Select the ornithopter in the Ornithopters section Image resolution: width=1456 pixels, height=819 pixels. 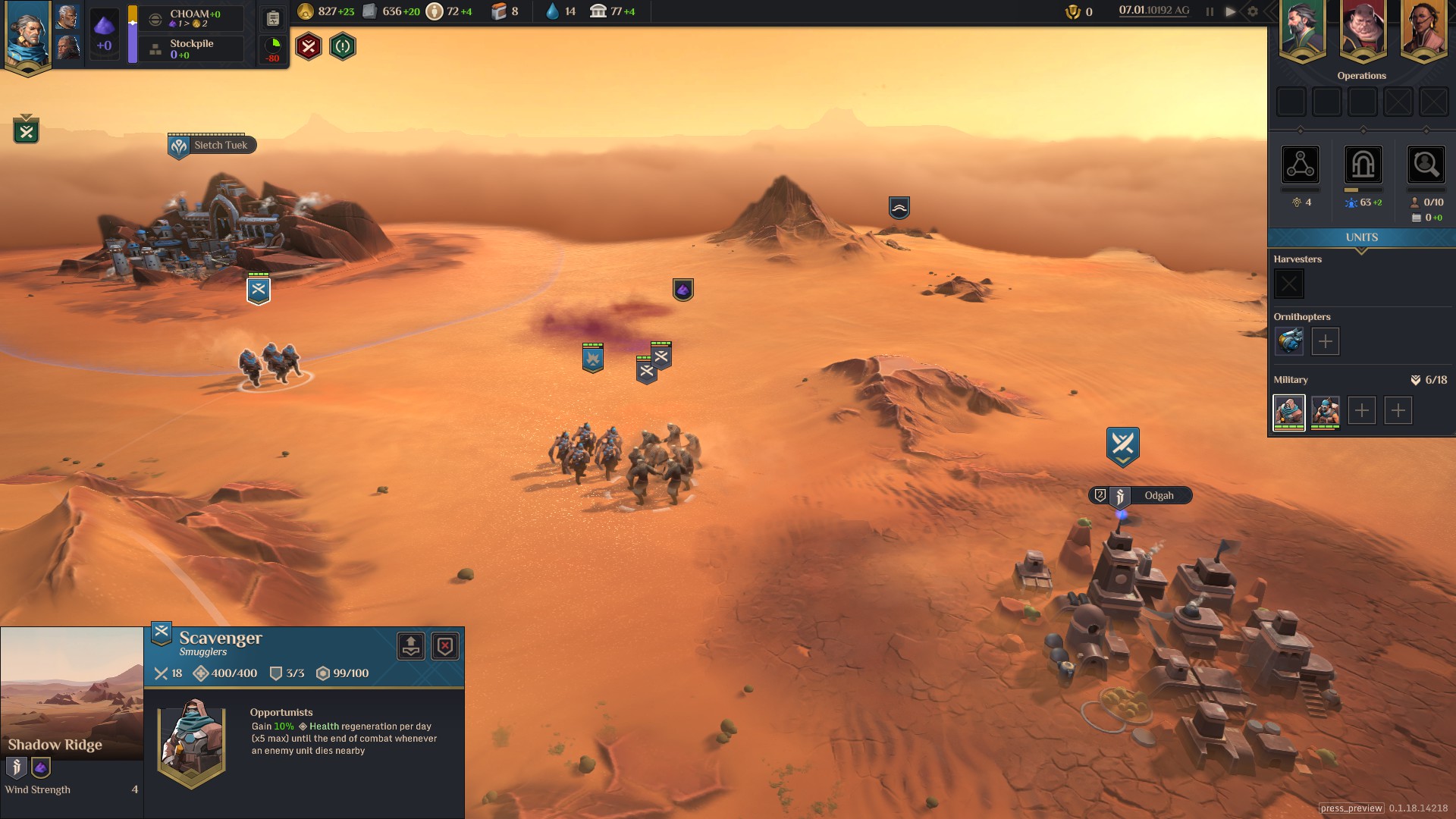(x=1288, y=341)
